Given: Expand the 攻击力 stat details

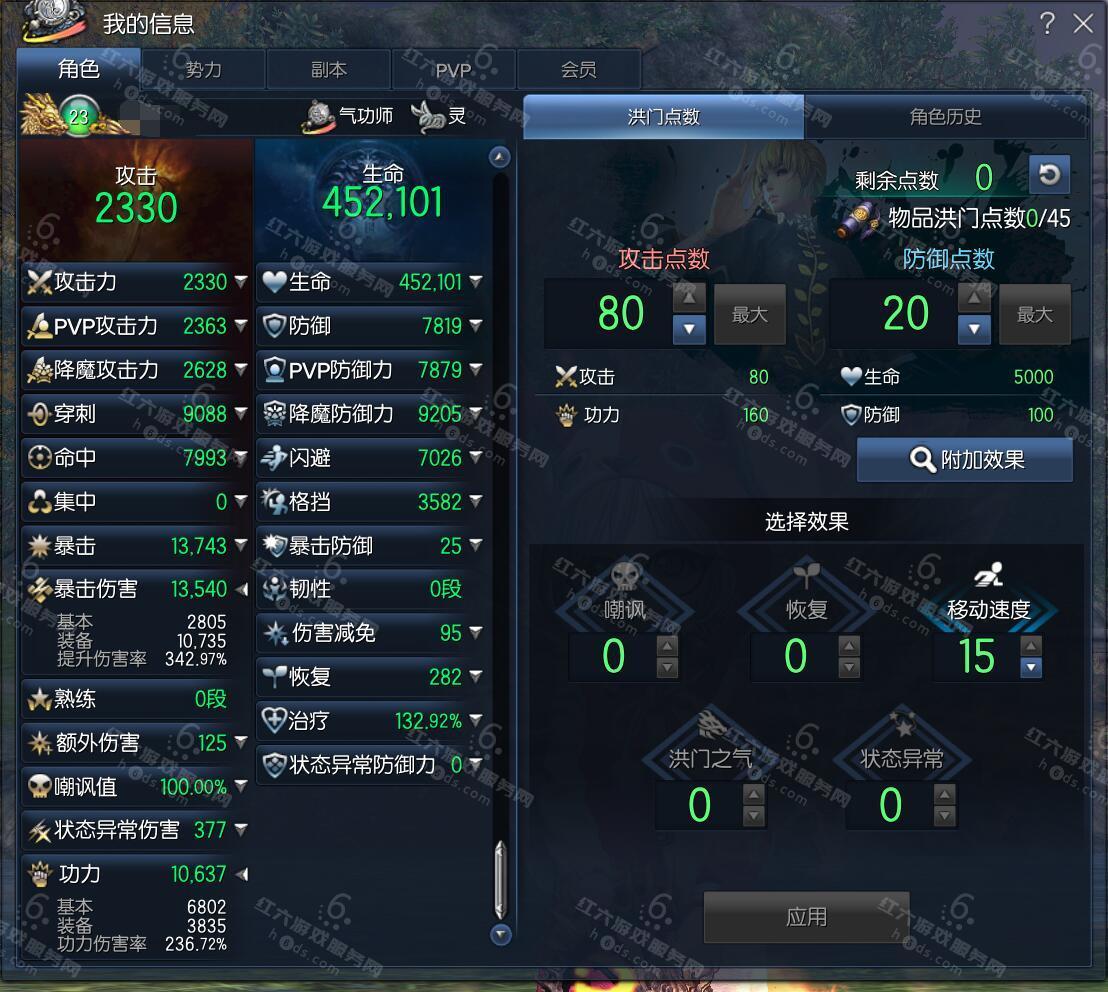Looking at the screenshot, I should pyautogui.click(x=241, y=283).
